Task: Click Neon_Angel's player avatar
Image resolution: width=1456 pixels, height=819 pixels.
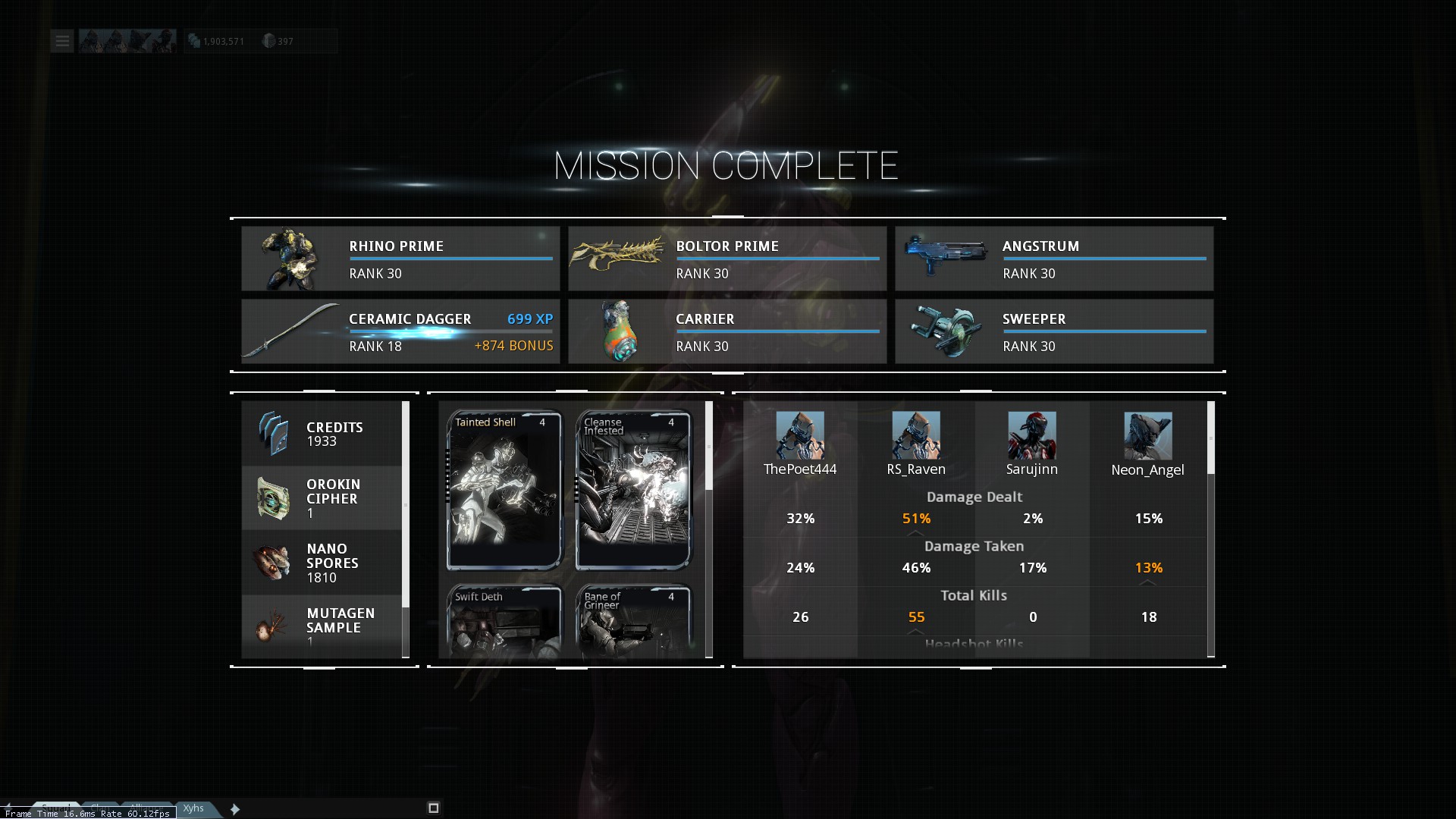Action: (1147, 435)
